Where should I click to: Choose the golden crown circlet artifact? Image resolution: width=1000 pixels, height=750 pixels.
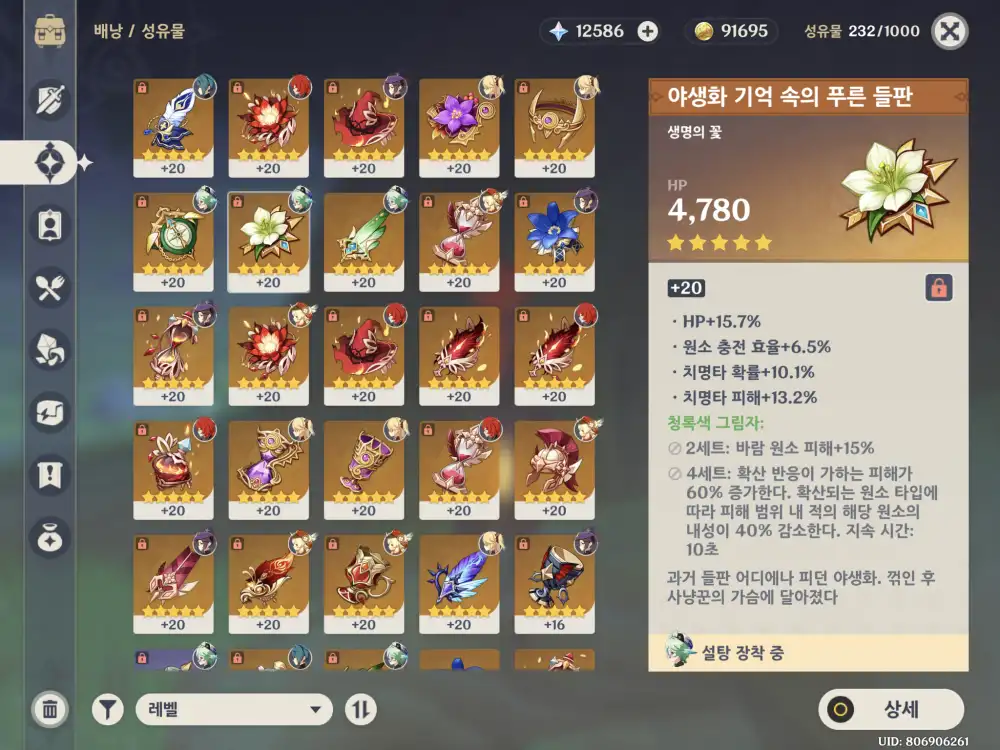[553, 127]
